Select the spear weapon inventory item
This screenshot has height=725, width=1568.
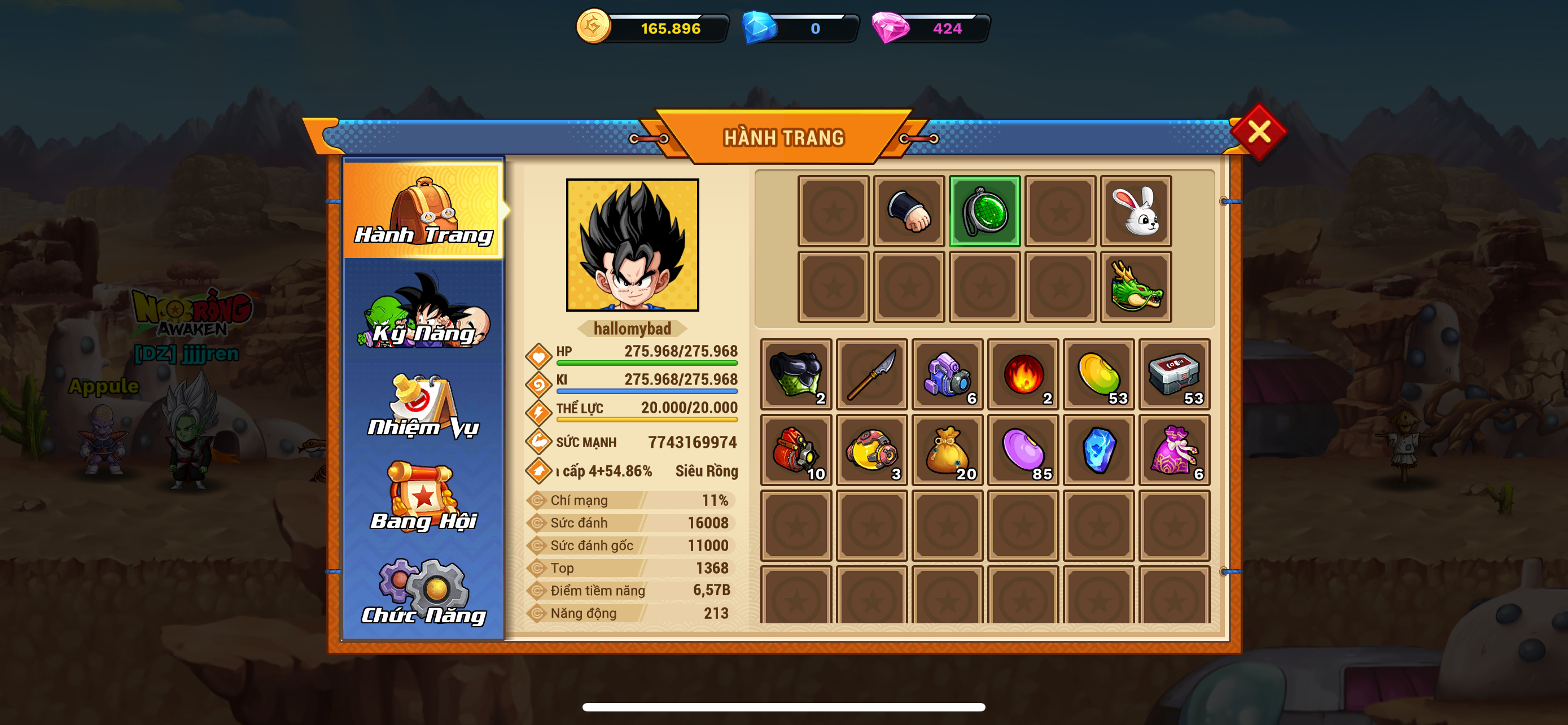[871, 374]
